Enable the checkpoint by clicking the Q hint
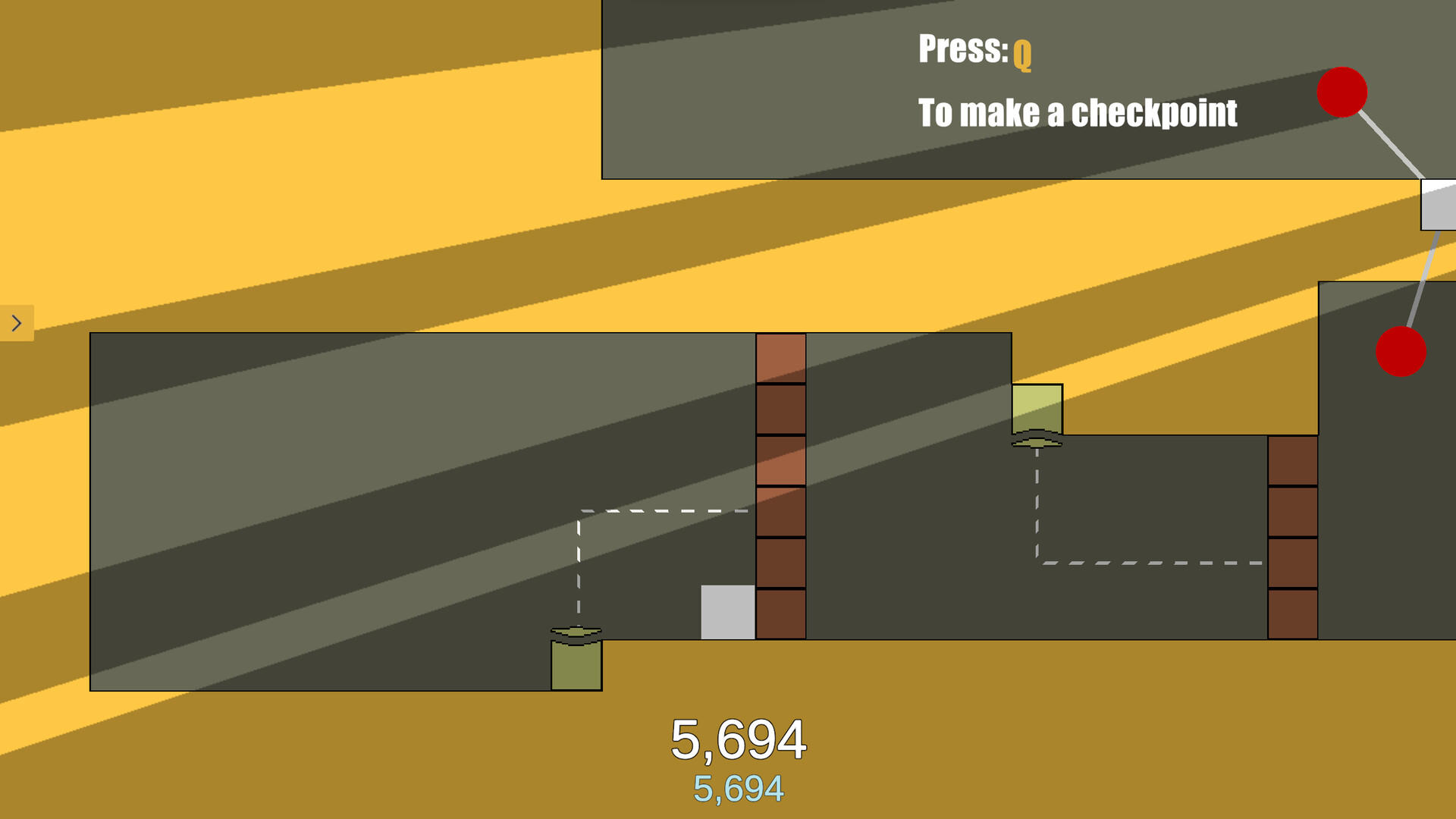This screenshot has width=1456, height=819. (x=1023, y=53)
